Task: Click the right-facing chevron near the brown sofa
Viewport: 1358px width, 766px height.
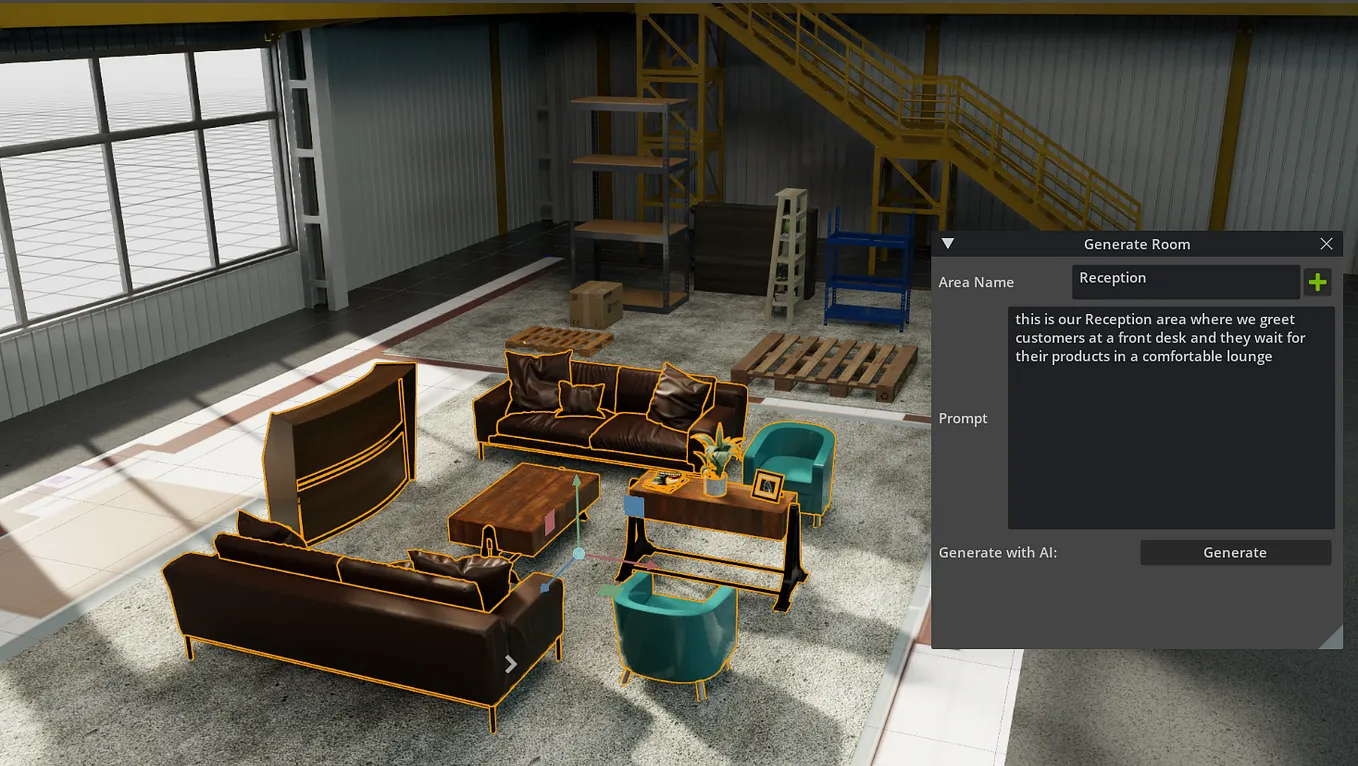Action: [x=511, y=663]
